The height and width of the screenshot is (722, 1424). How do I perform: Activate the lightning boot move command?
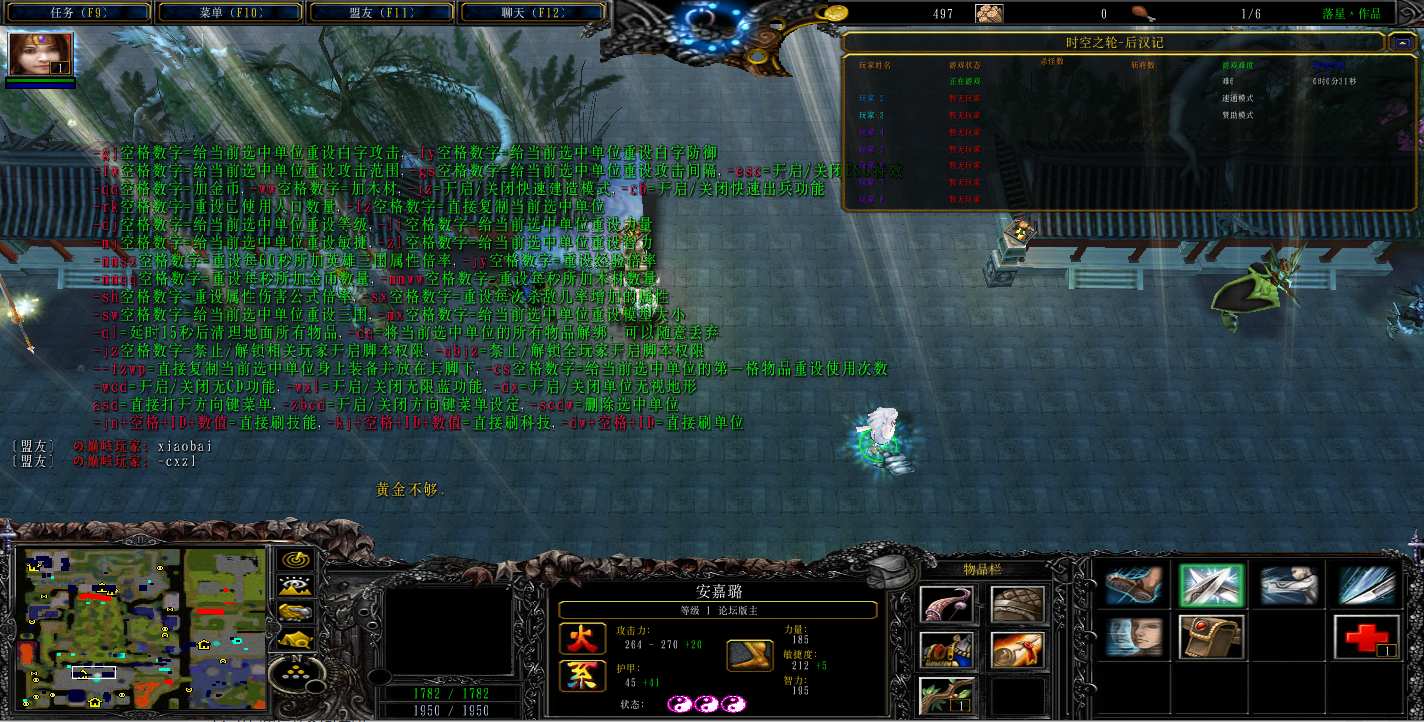click(x=1133, y=586)
